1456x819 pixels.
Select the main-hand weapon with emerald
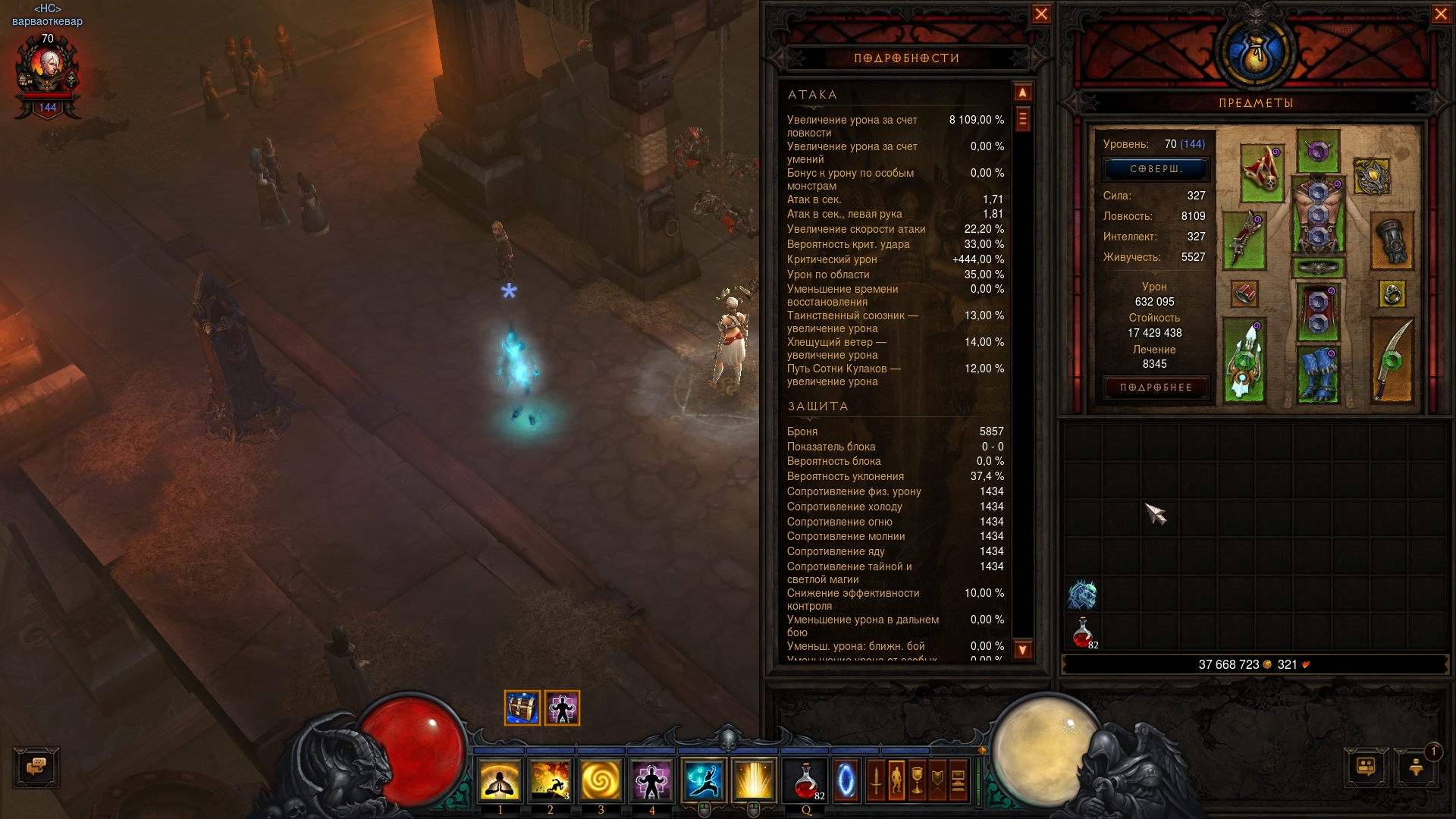click(x=1244, y=359)
